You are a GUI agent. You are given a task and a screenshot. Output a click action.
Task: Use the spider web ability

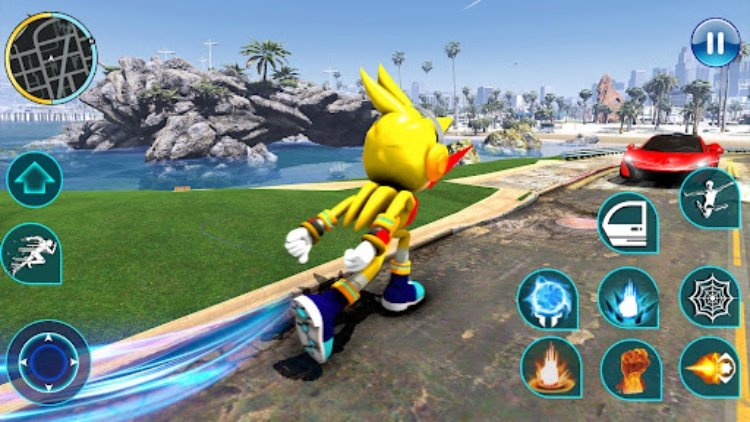(x=709, y=297)
